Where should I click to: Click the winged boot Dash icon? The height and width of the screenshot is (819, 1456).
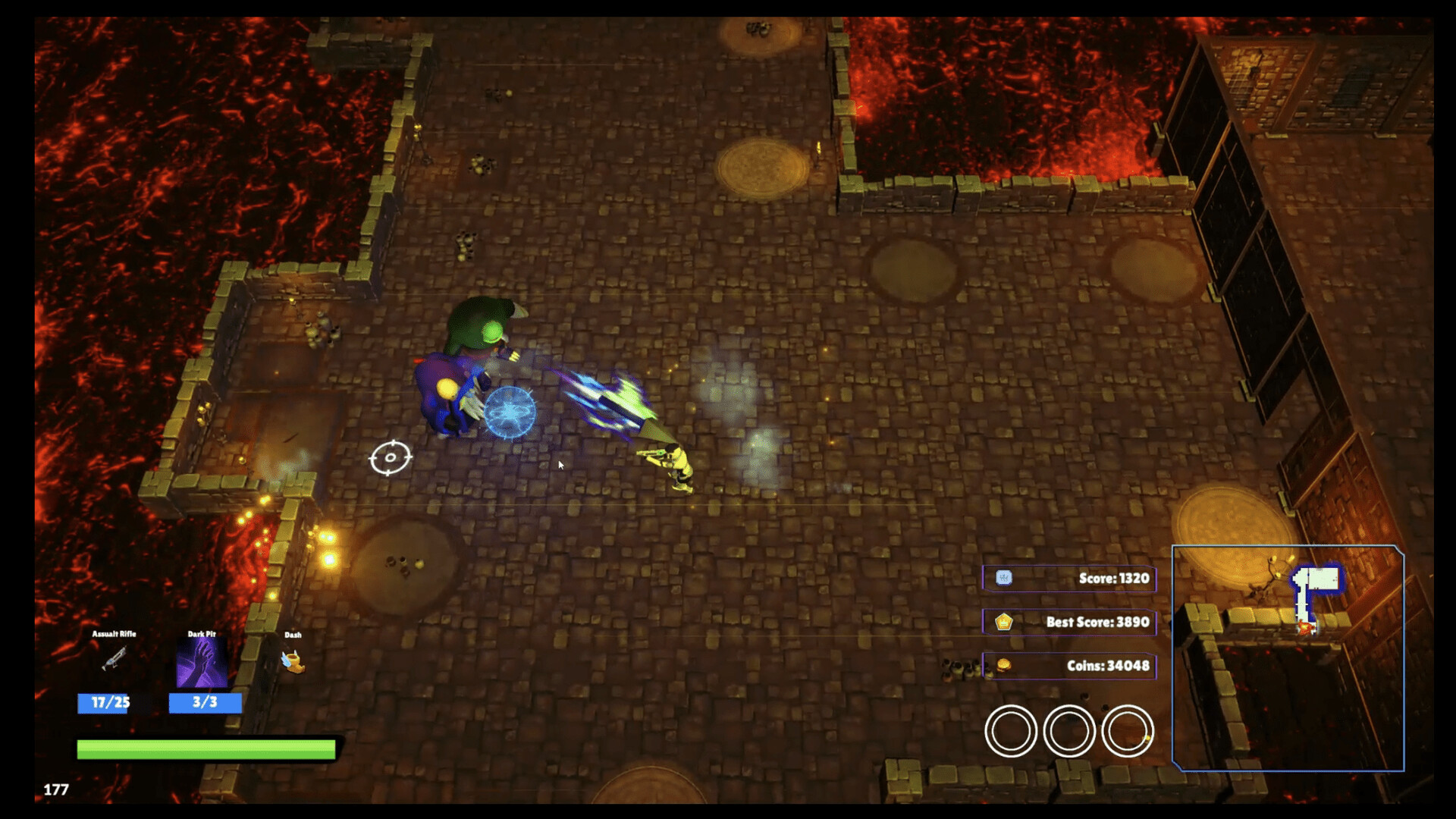pos(292,664)
